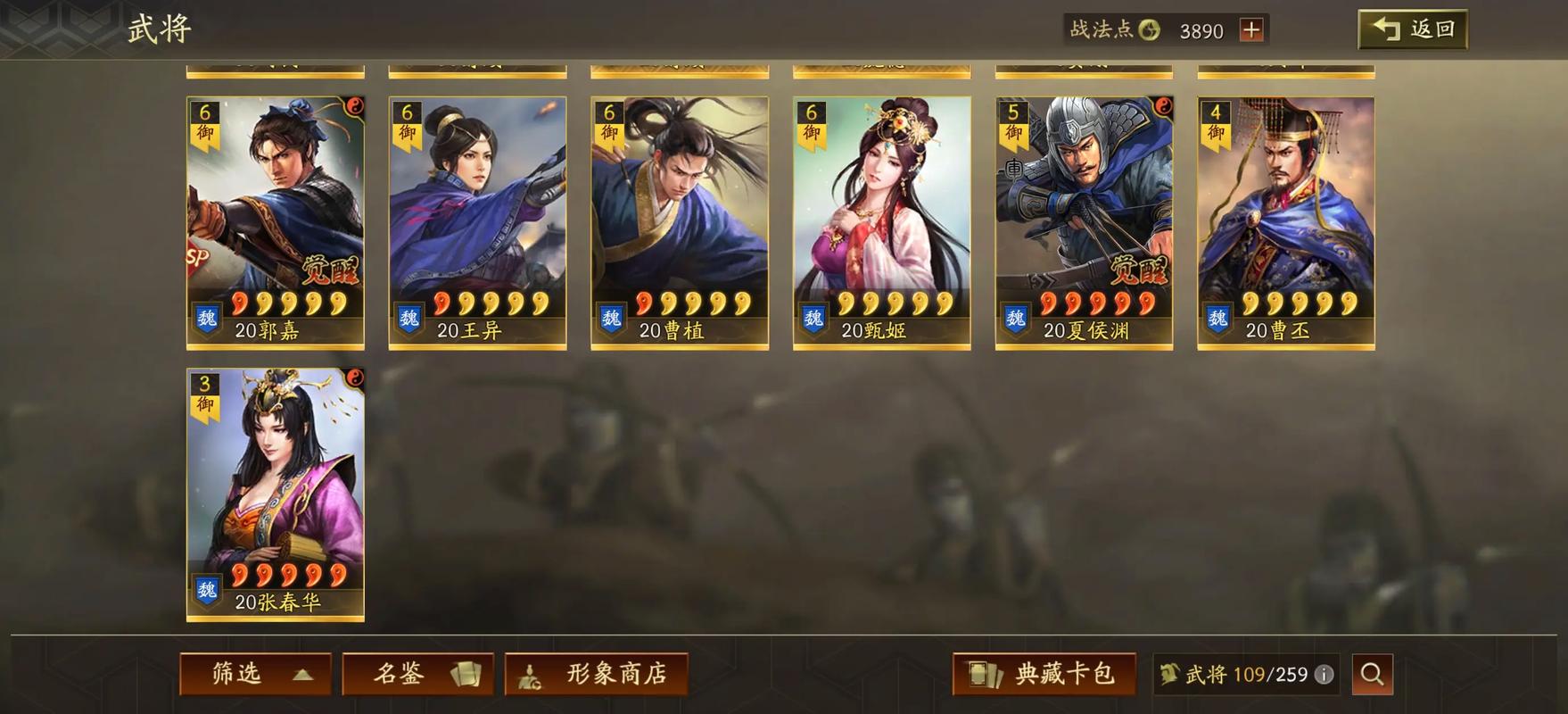
Task: Click the yin-yang icon on 郭嘉's card
Action: point(355,104)
